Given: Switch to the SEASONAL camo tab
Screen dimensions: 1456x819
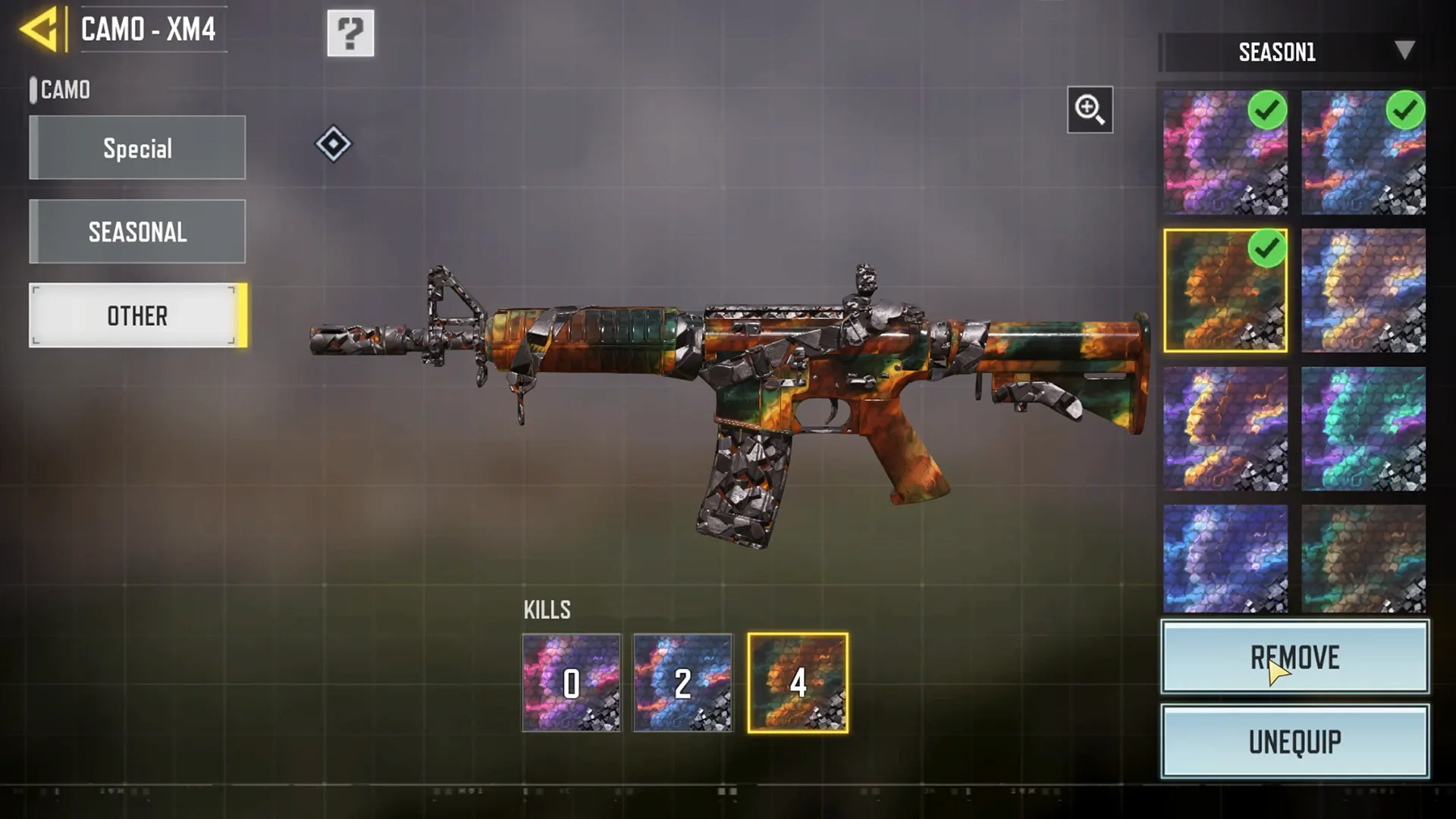Looking at the screenshot, I should 137,232.
